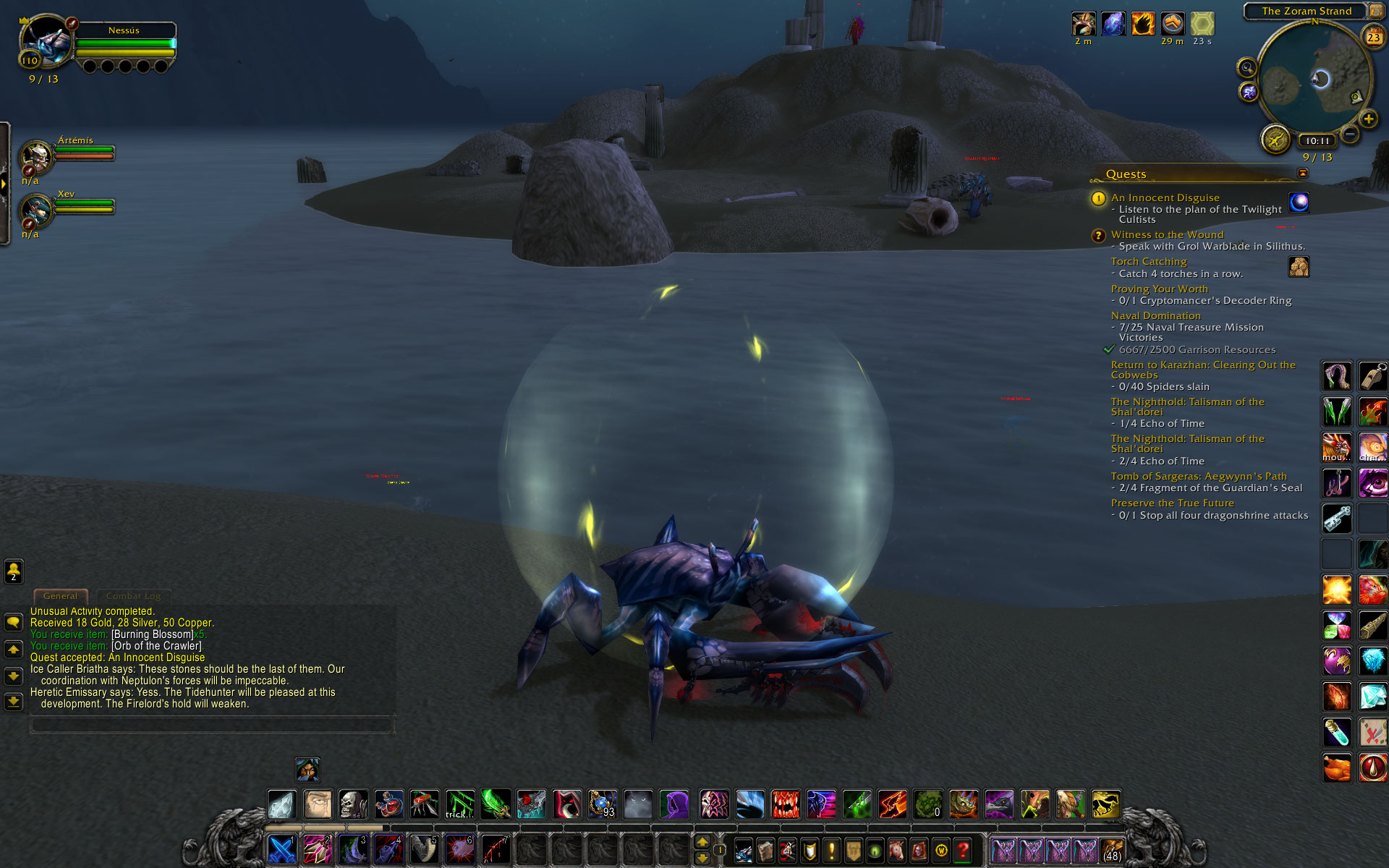Summon the golden horse mount icon
Image resolution: width=1389 pixels, height=868 pixels.
(x=1105, y=804)
